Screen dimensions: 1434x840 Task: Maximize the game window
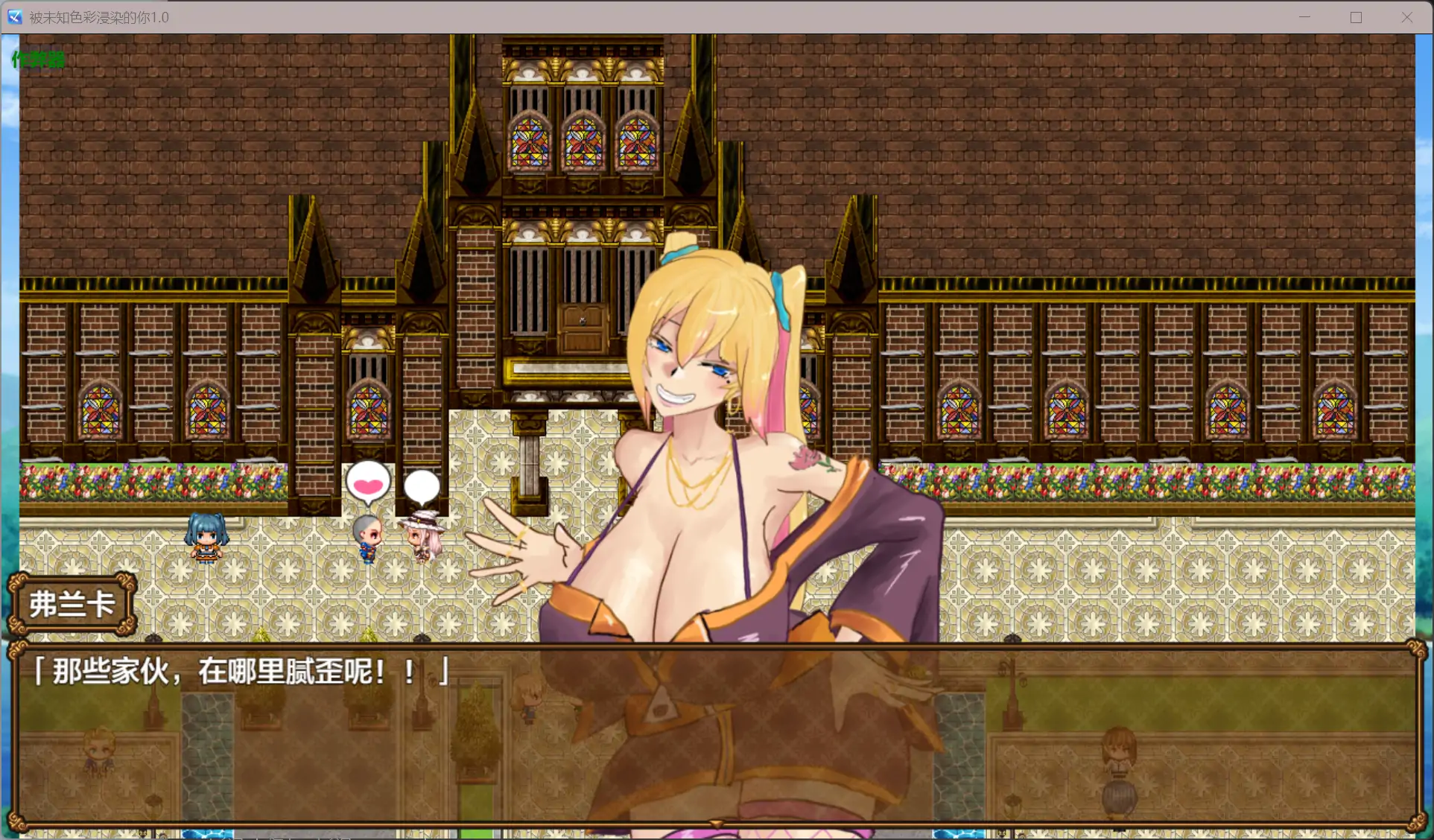click(1356, 16)
